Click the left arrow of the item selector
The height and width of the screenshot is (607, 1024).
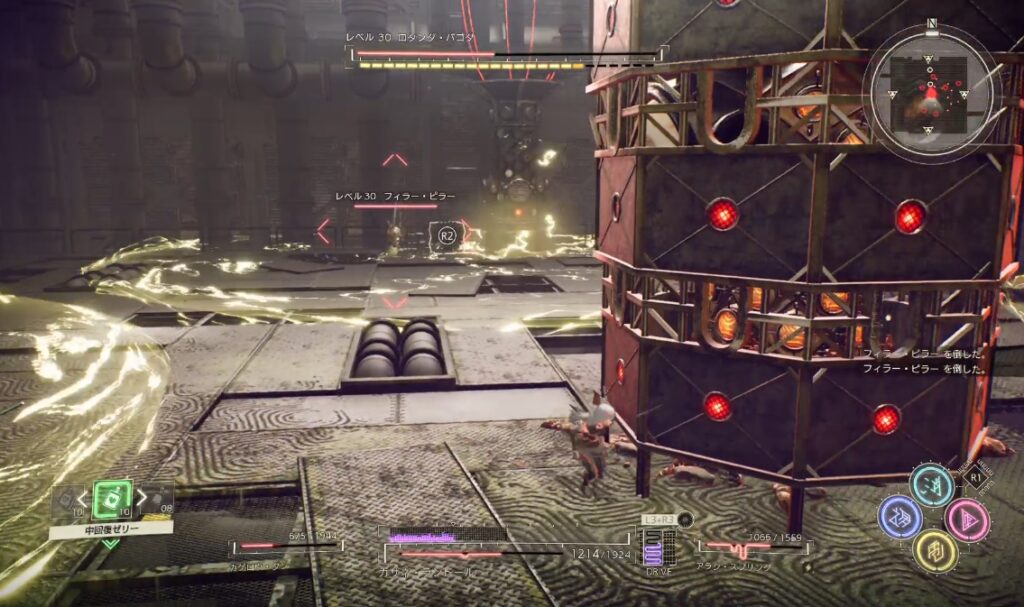tap(83, 498)
